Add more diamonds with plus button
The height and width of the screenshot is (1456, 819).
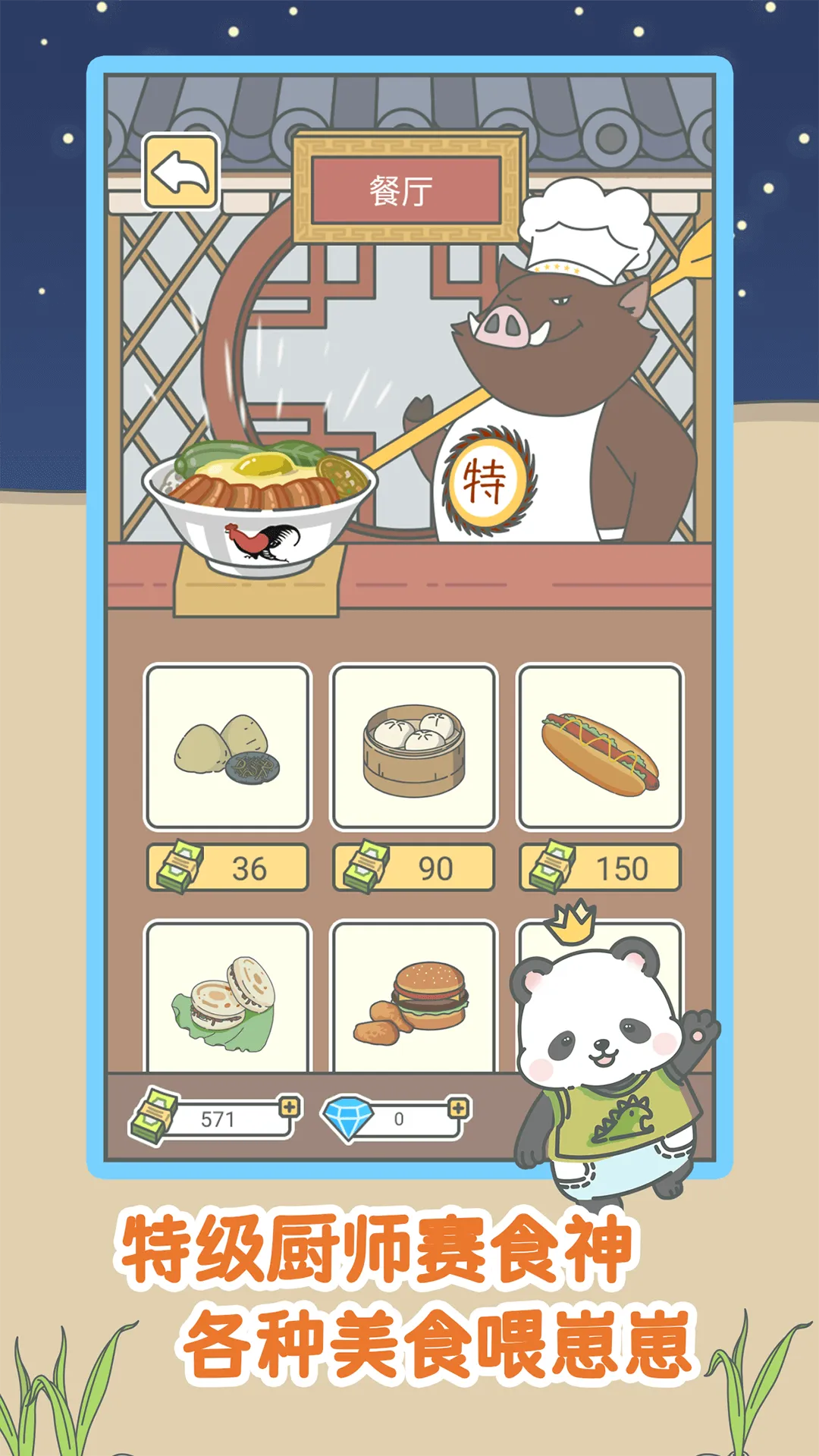tap(458, 1109)
